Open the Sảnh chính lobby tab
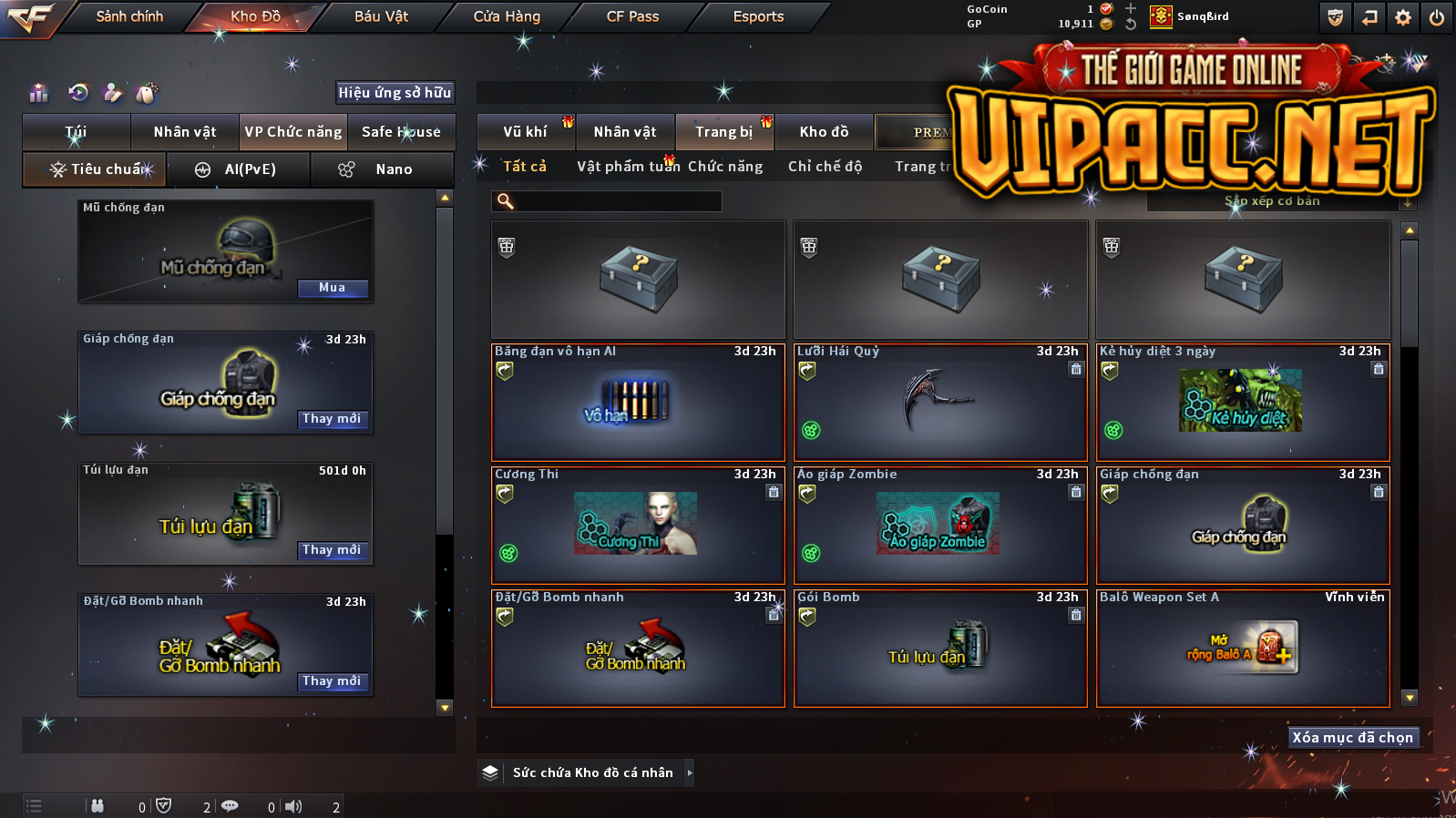Screen dimensions: 1456x818 pyautogui.click(x=129, y=16)
